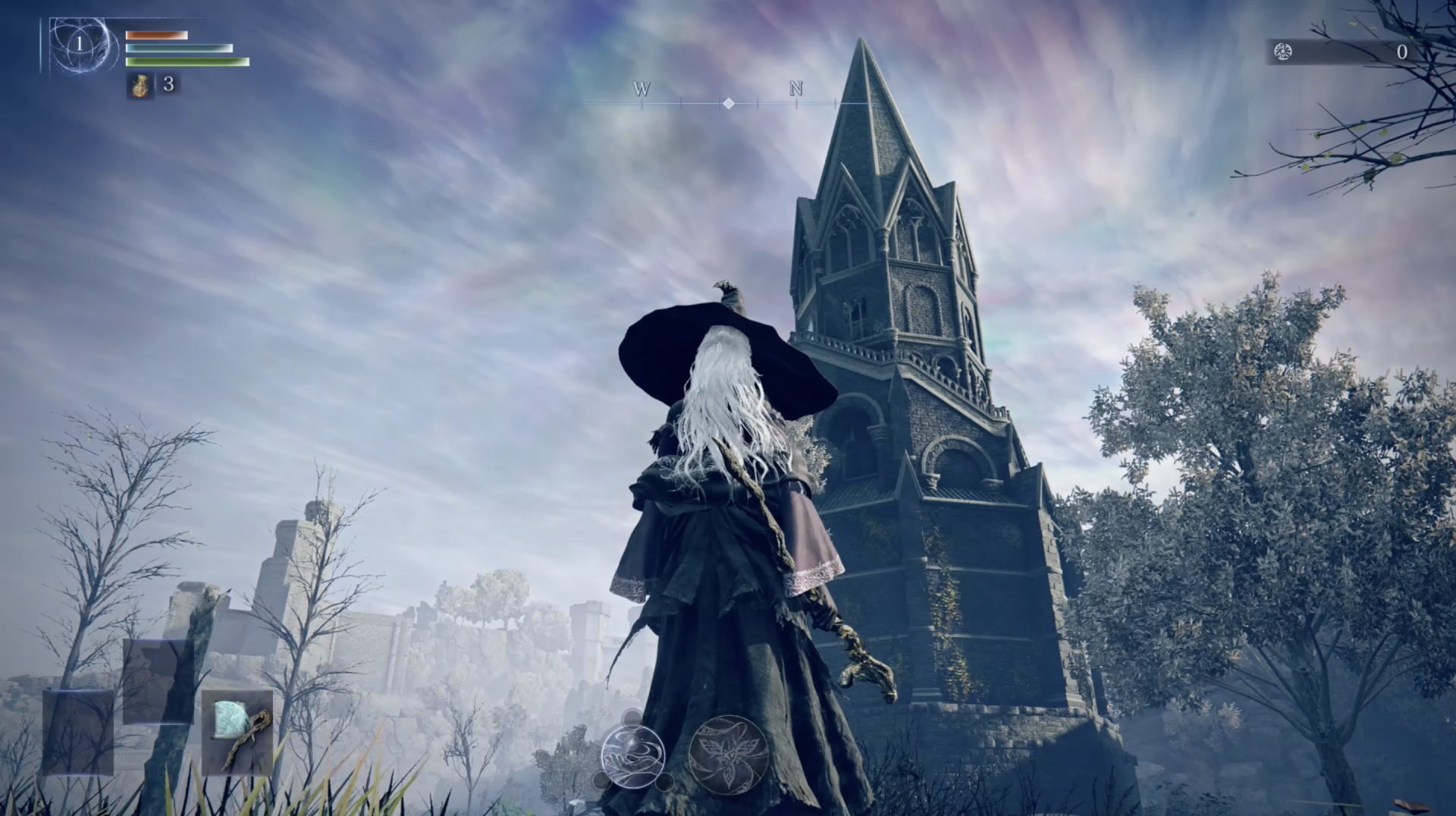Use the golden flask icon
Viewport: 1456px width, 816px height.
[x=140, y=86]
